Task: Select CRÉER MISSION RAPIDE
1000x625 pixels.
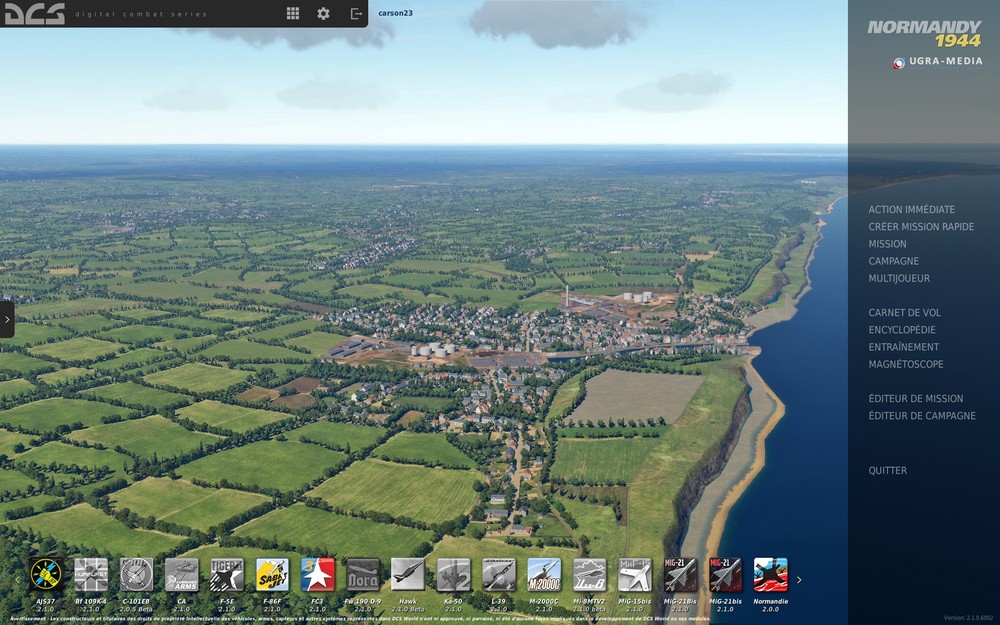Action: [x=921, y=227]
